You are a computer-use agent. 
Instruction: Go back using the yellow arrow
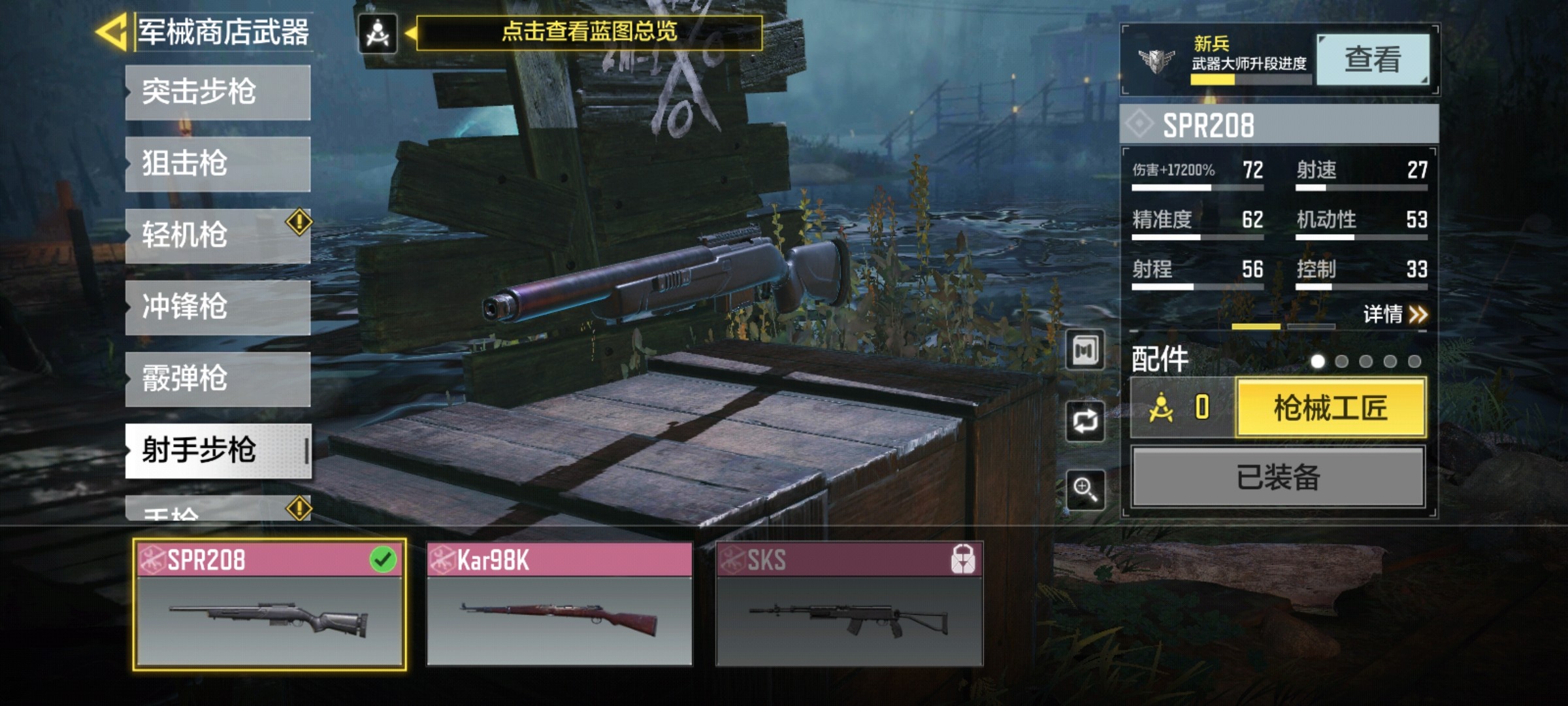[x=112, y=31]
